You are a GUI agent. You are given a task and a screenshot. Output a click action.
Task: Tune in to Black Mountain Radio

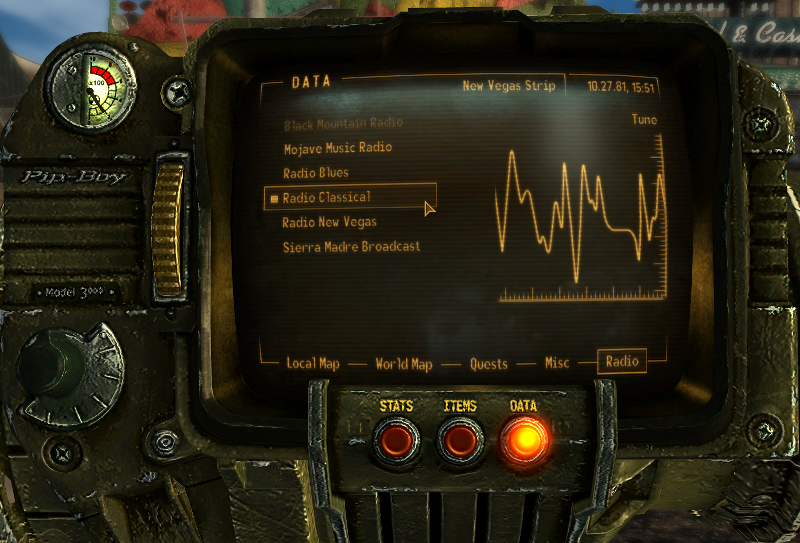(x=342, y=123)
